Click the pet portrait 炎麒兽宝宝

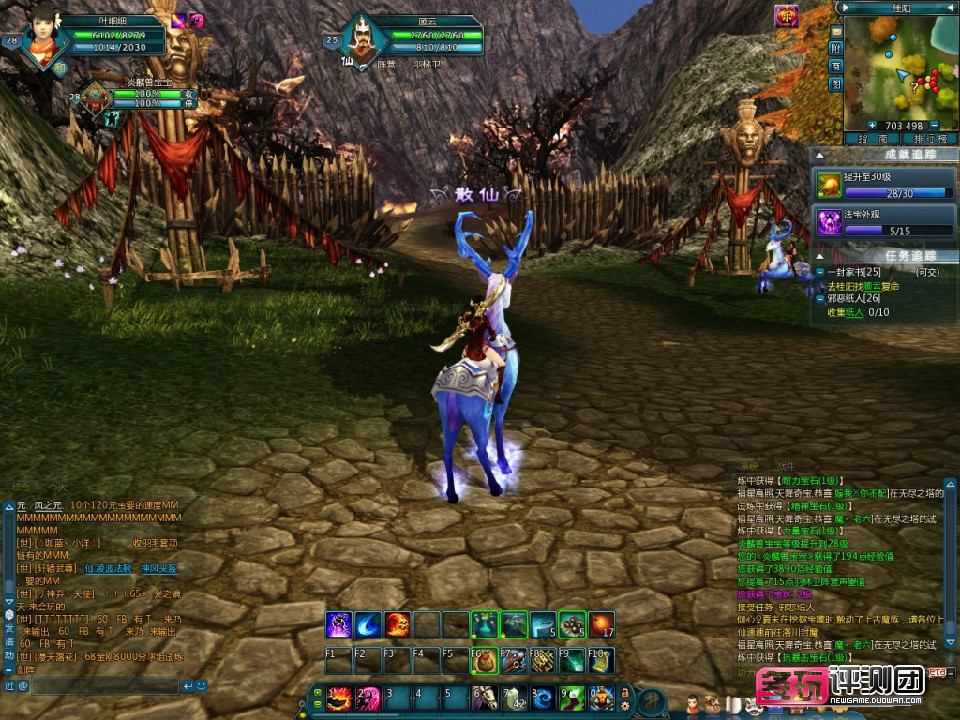click(97, 97)
